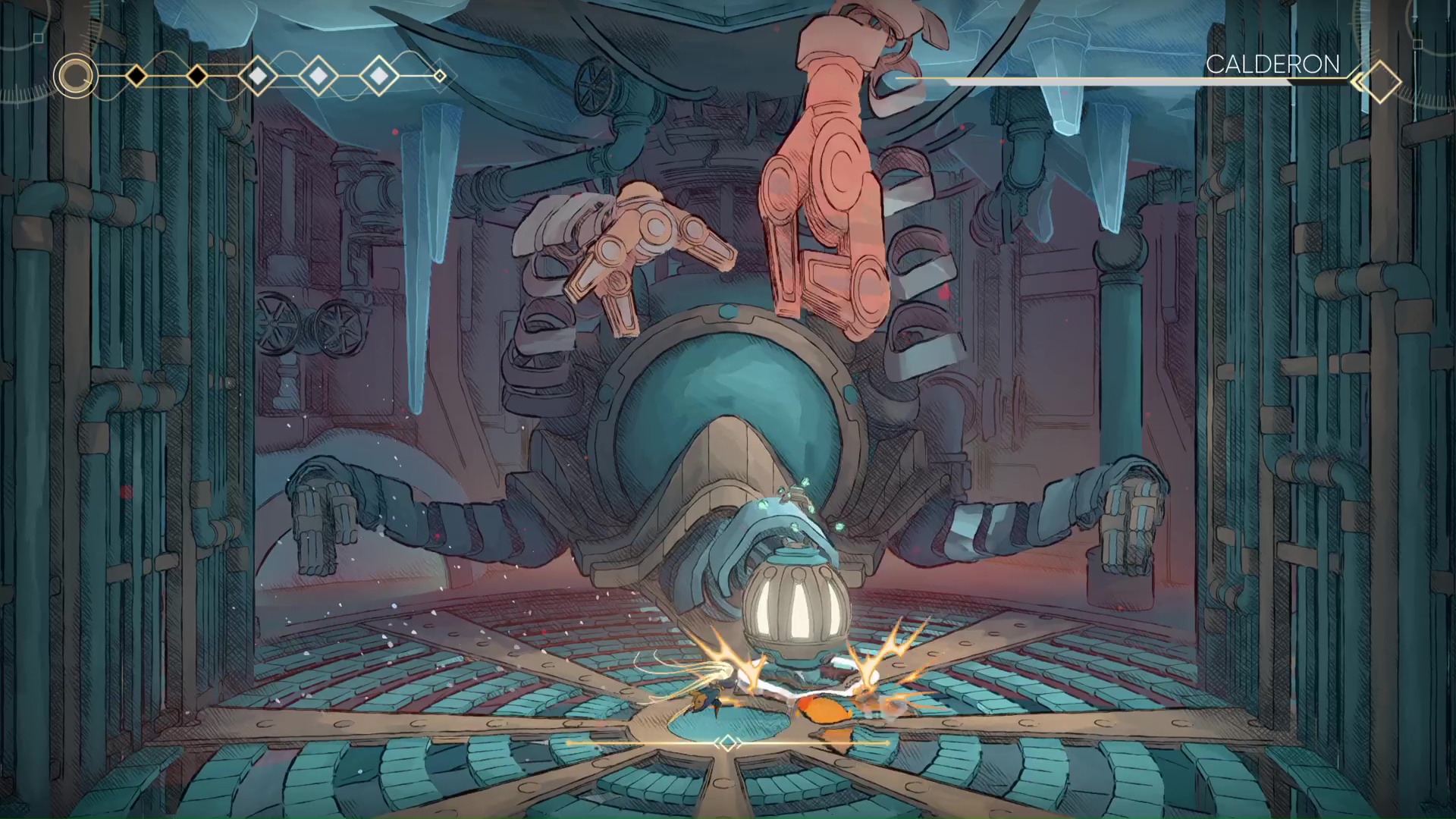Click the glowing diamond marker beneath the player

pos(728,744)
